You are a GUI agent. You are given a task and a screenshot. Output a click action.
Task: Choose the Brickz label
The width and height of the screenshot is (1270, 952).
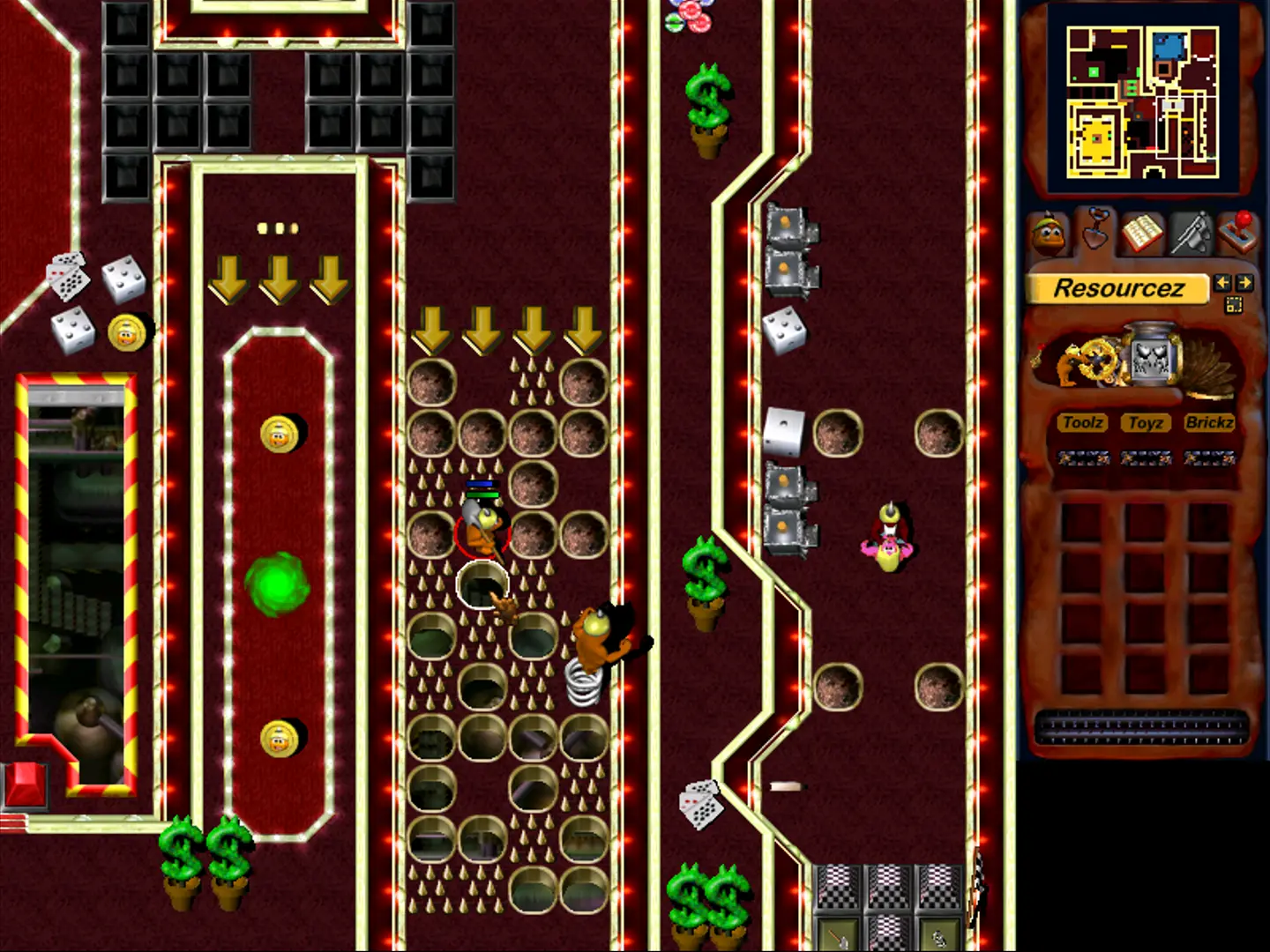pos(1209,423)
